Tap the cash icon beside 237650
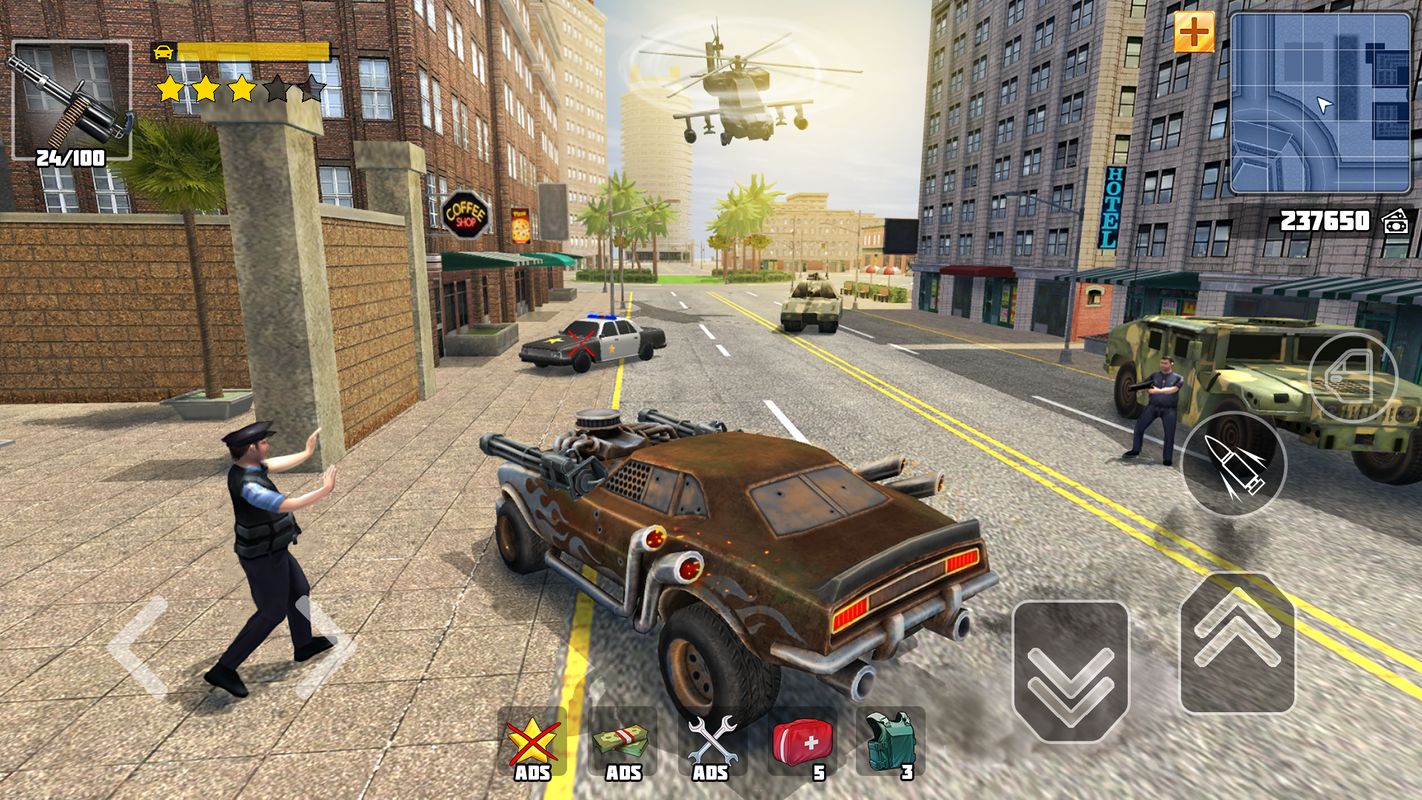 click(x=1395, y=222)
